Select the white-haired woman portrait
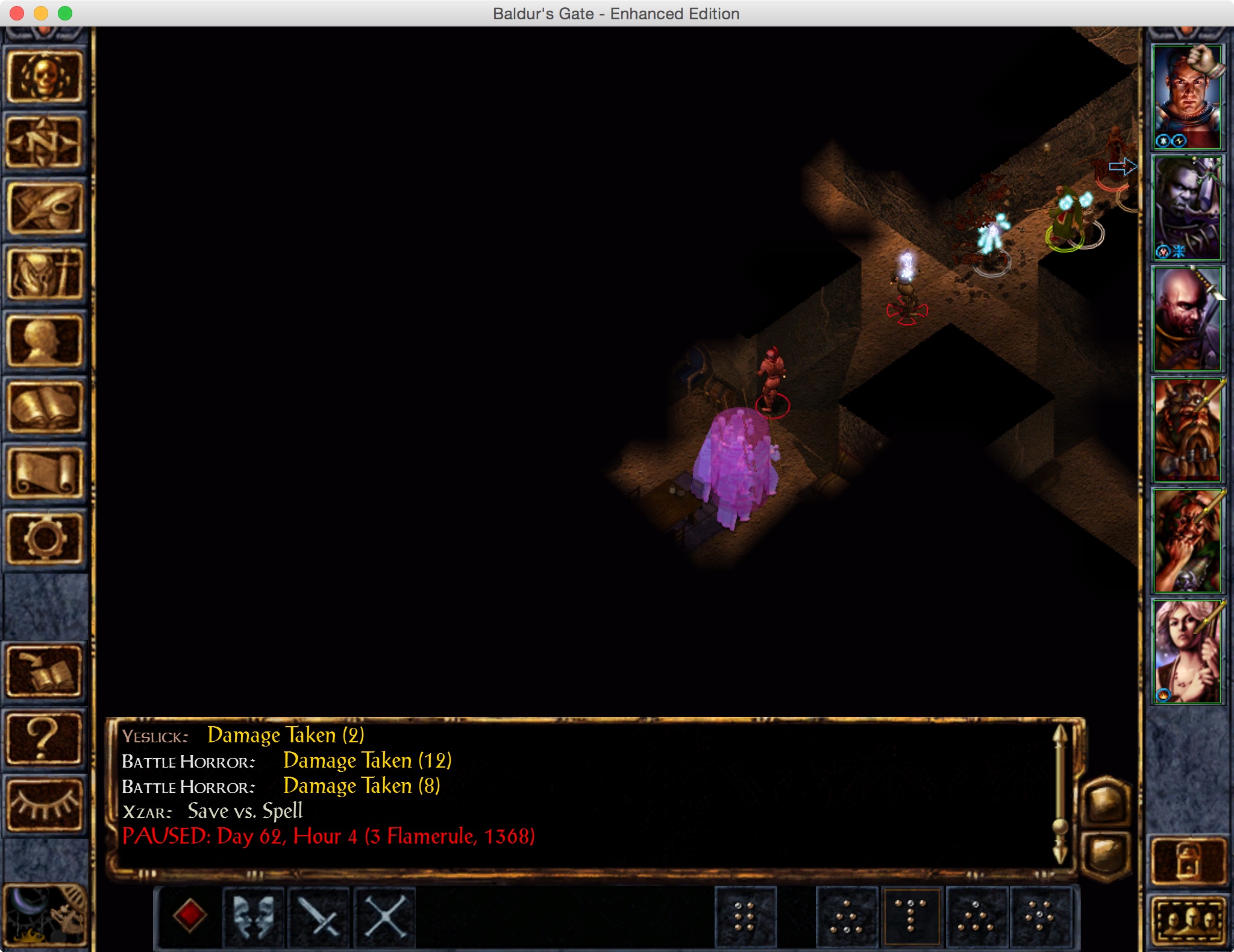This screenshot has width=1234, height=952. 1186,651
